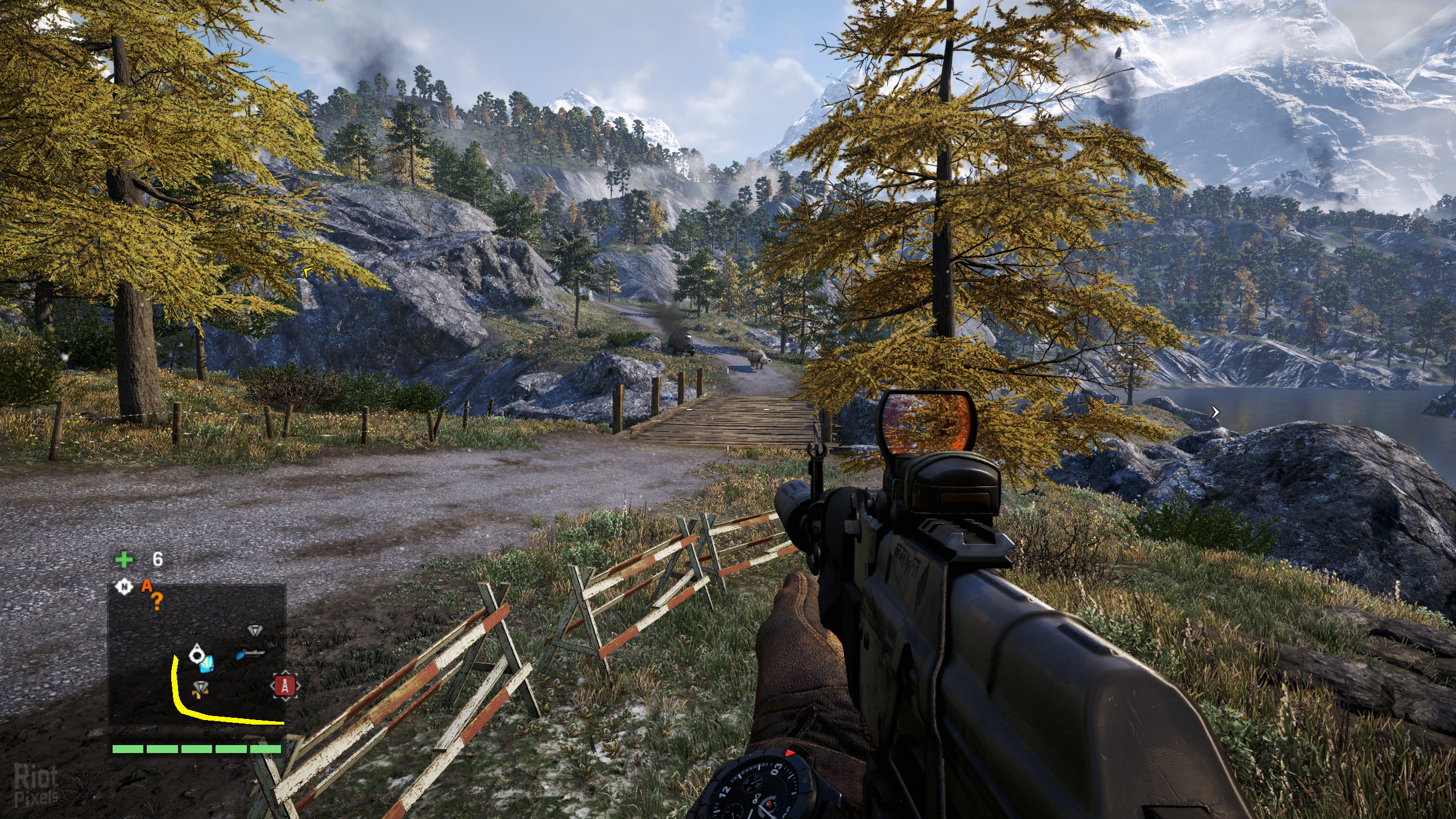Click the north compass indicator on minimap
The image size is (1456, 819).
pos(123,586)
